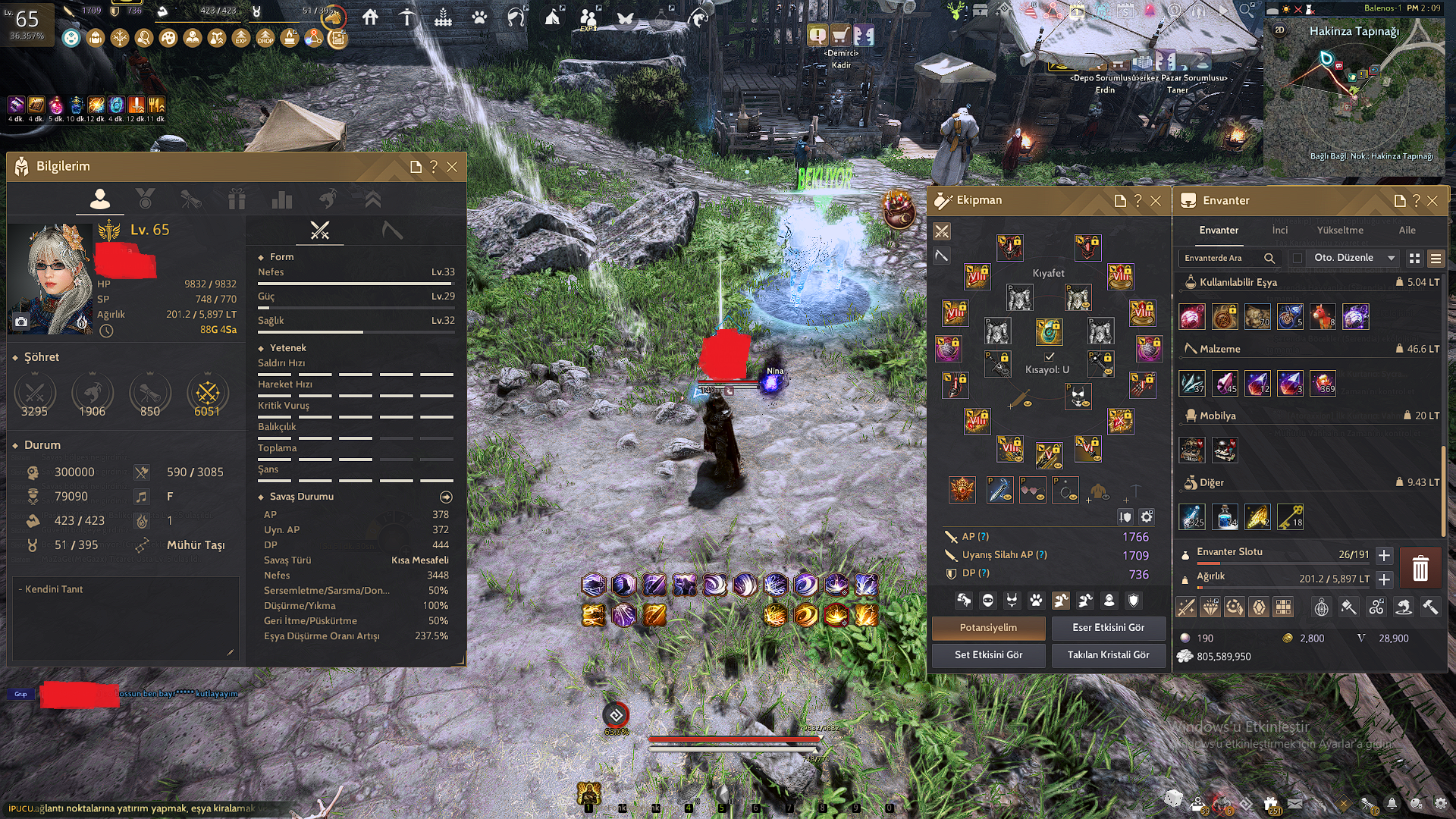Image resolution: width=1456 pixels, height=819 pixels.
Task: Expand the Savaş Durumu details arrow
Action: click(x=447, y=497)
